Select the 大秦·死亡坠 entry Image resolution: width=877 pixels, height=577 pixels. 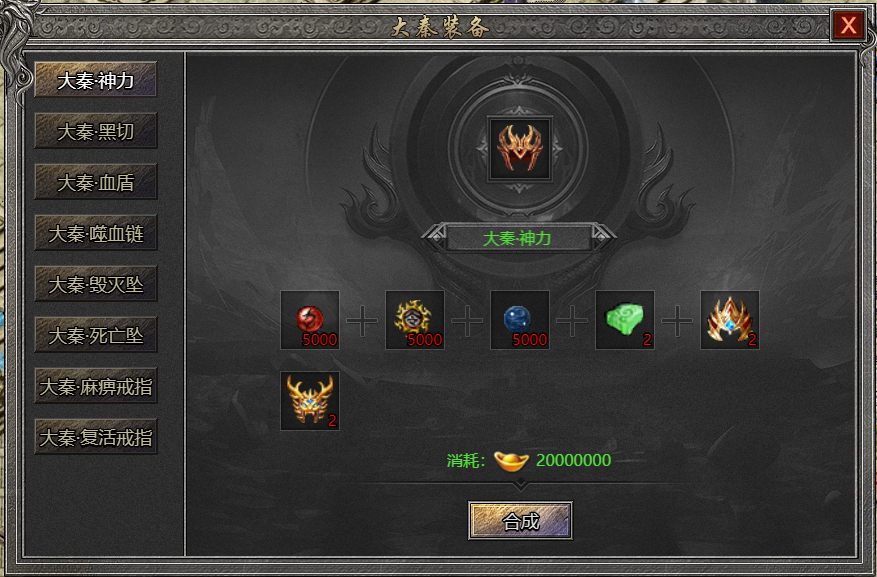pyautogui.click(x=96, y=336)
